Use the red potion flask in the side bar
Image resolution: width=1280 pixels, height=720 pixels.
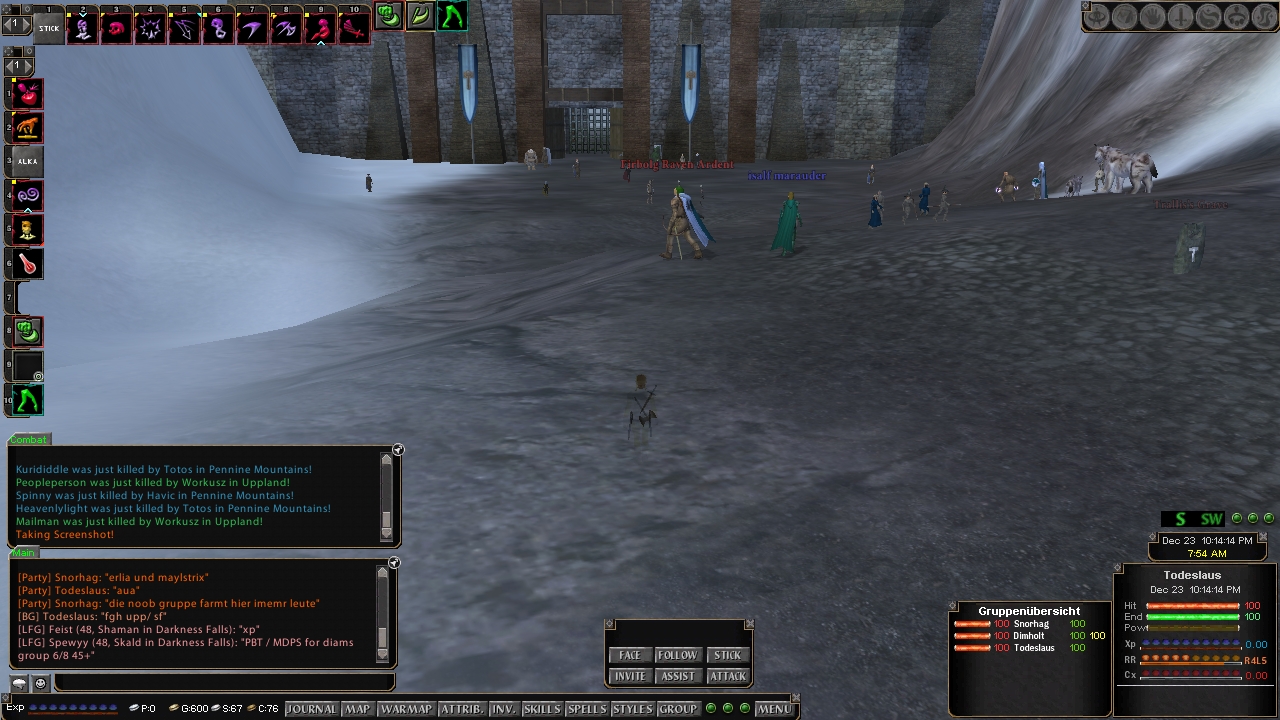(28, 264)
